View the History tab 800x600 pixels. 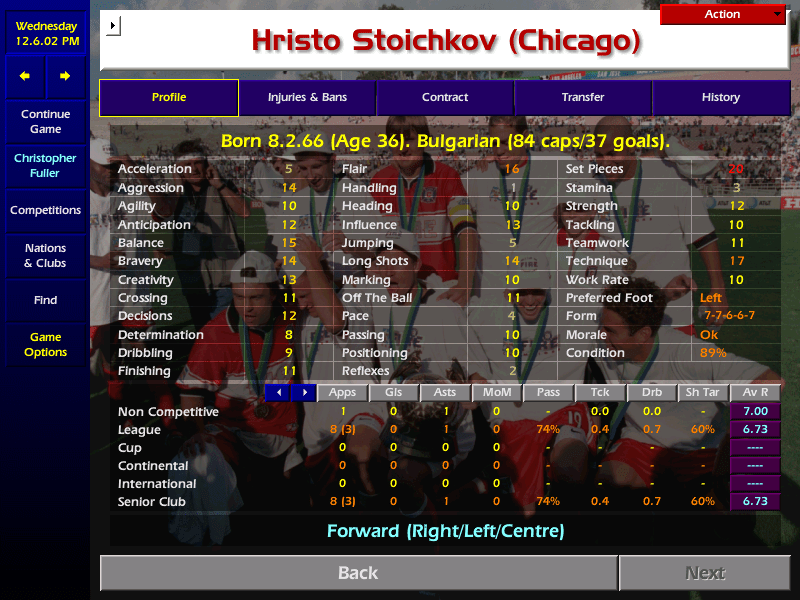(721, 98)
